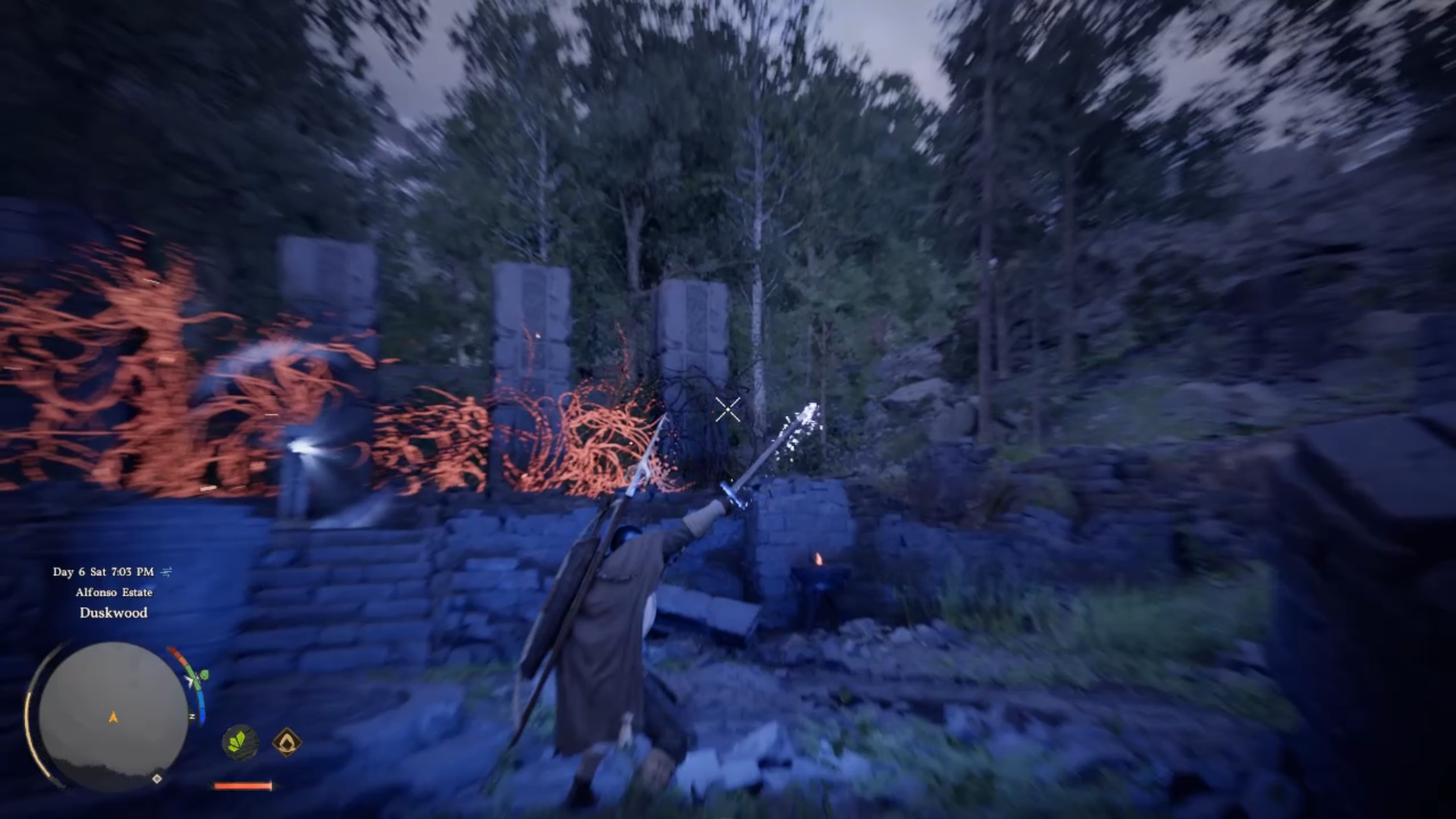Toggle the herb gathering notification icon

pos(240,742)
